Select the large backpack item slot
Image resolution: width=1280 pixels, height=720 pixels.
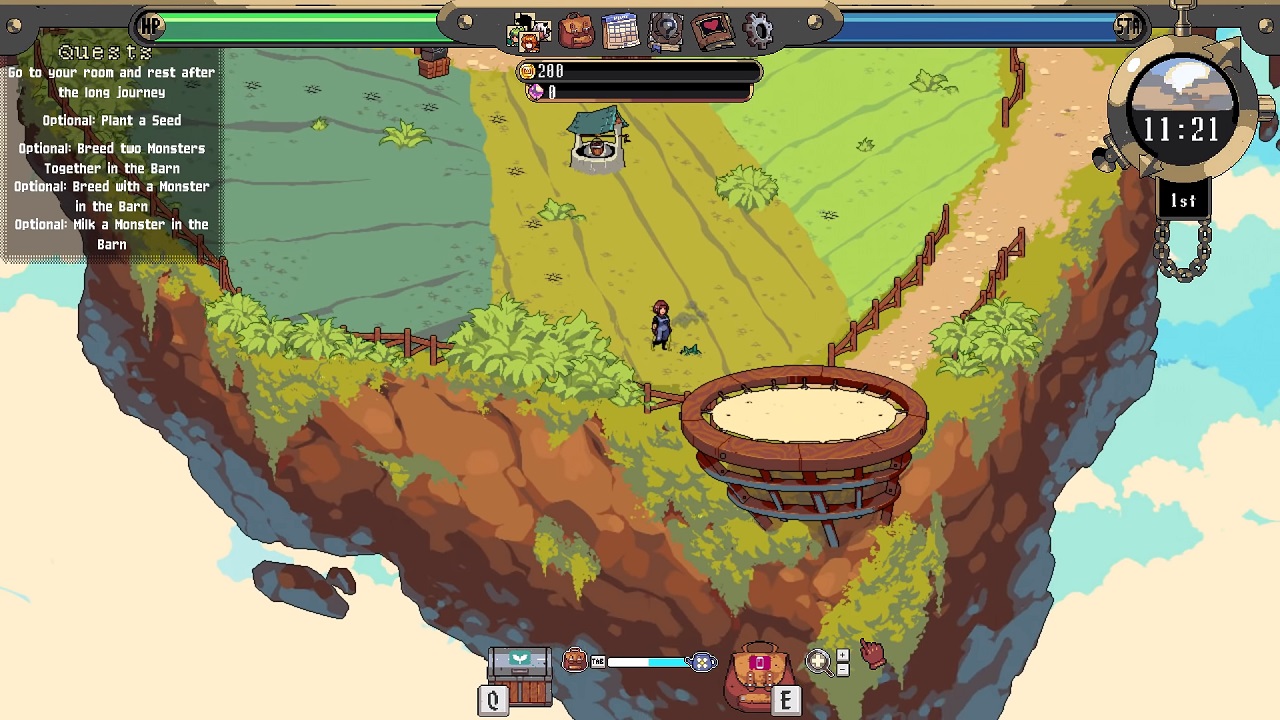pyautogui.click(x=759, y=676)
